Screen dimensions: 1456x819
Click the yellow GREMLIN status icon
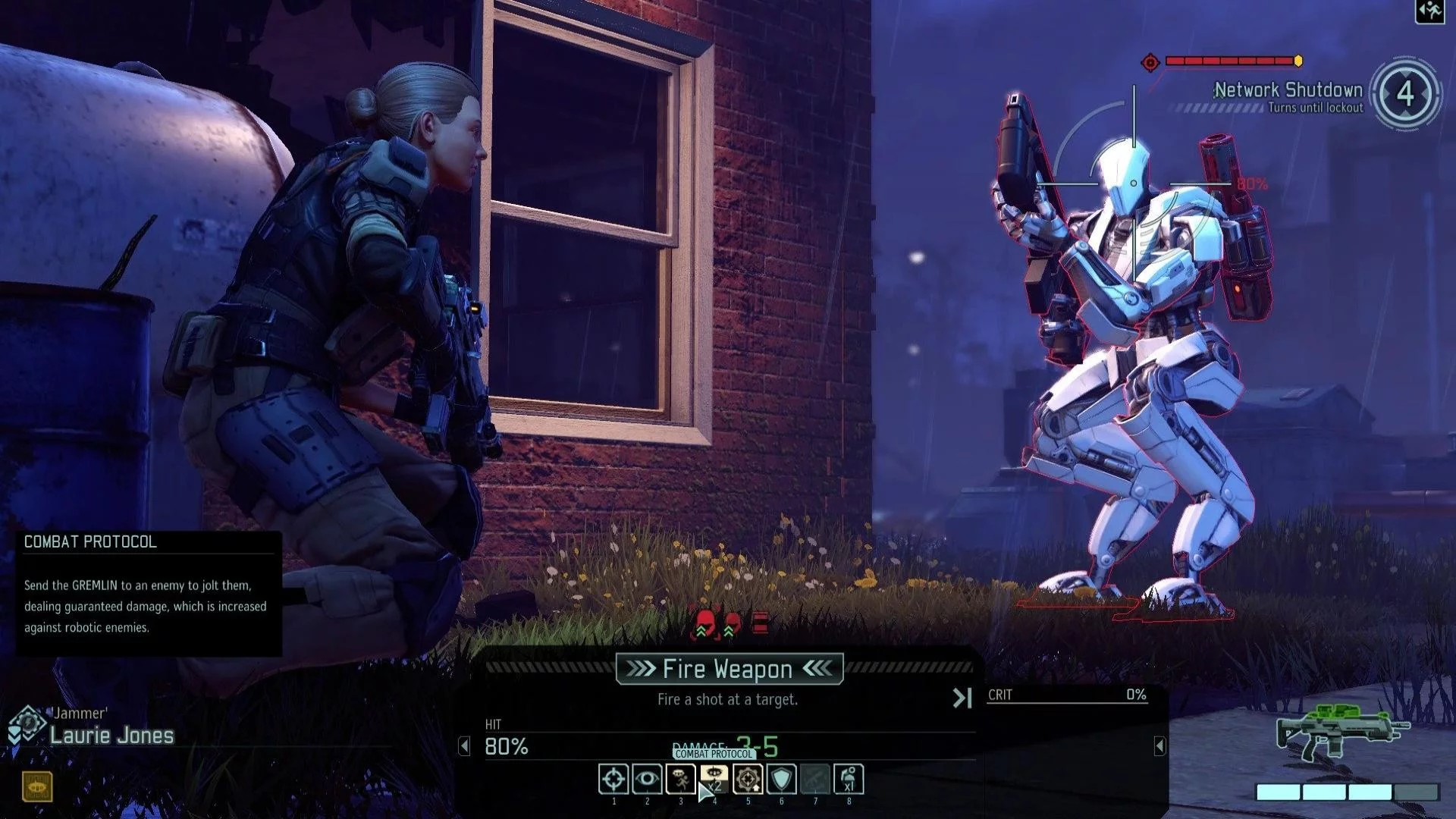37,787
